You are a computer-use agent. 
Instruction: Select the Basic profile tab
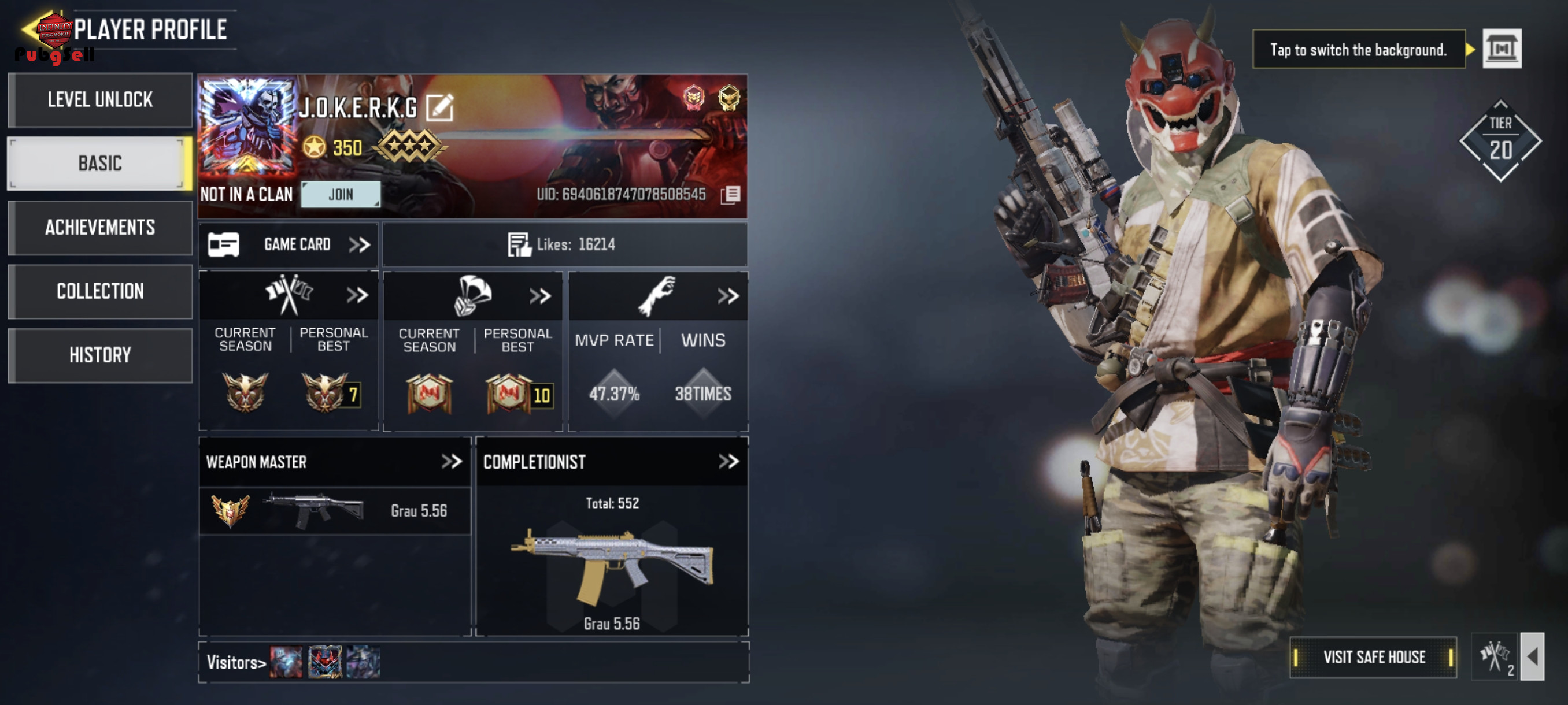[x=100, y=164]
